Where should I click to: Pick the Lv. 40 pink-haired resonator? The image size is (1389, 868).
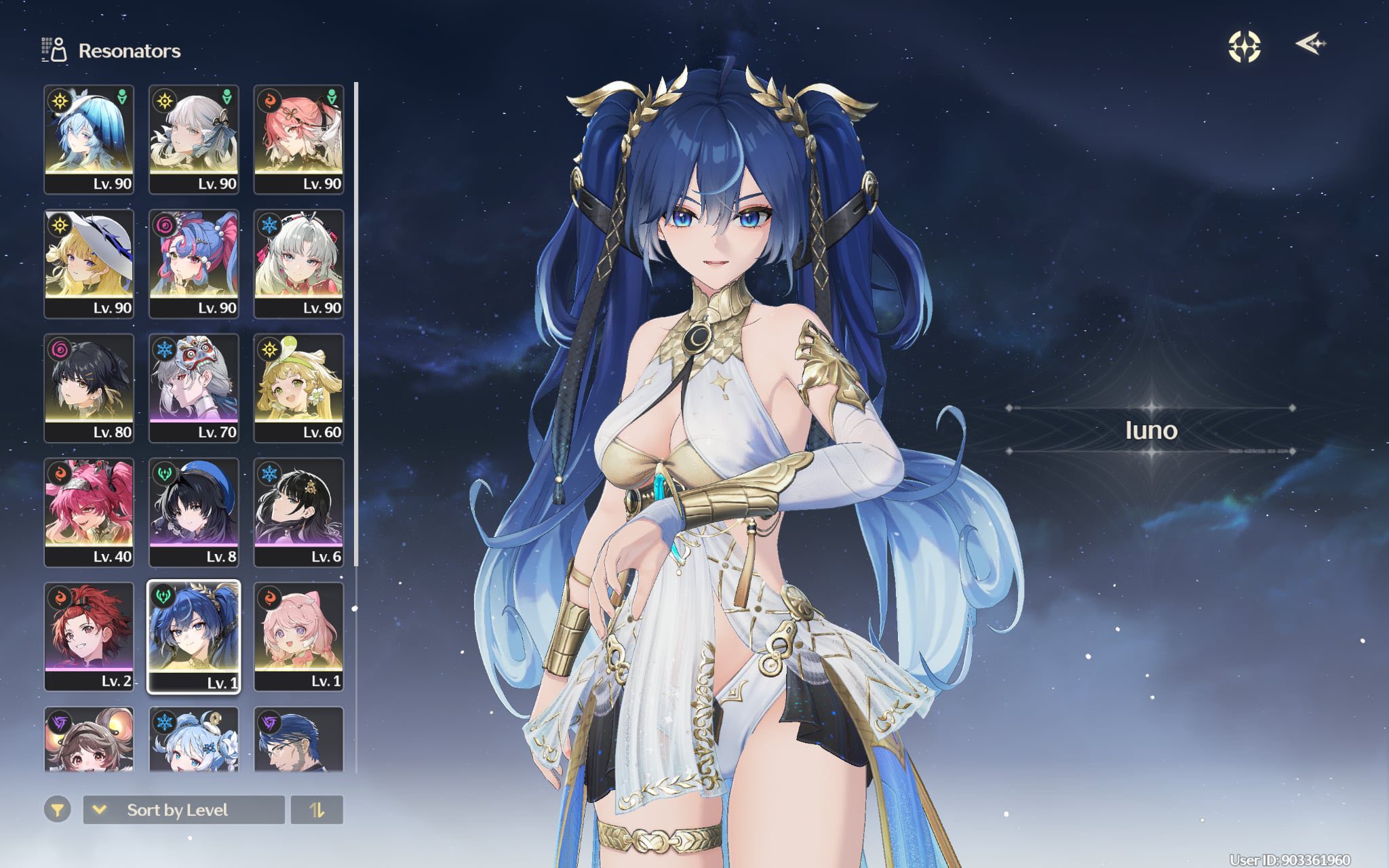(89, 512)
